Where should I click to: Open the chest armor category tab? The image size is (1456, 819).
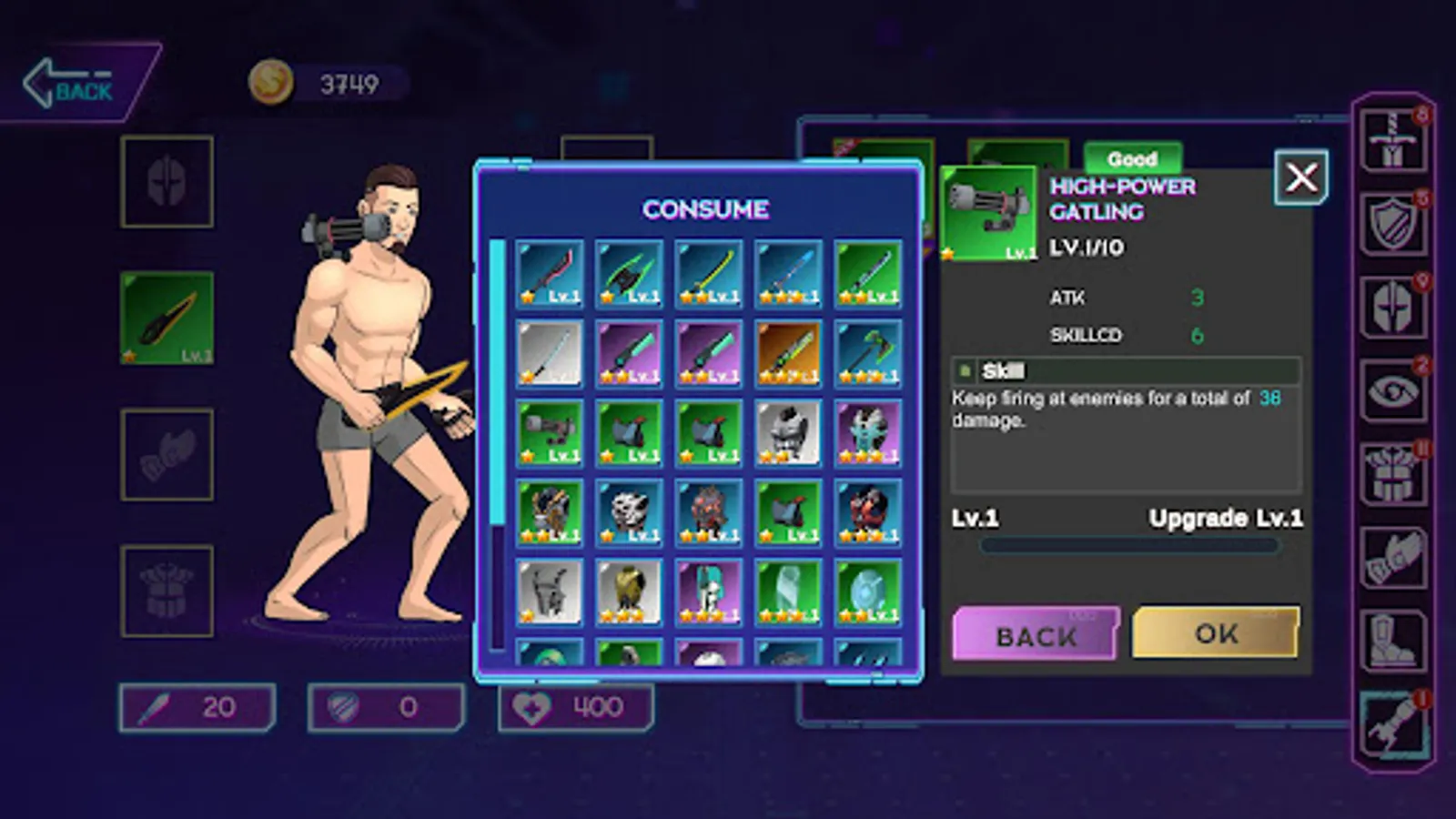(x=1392, y=474)
